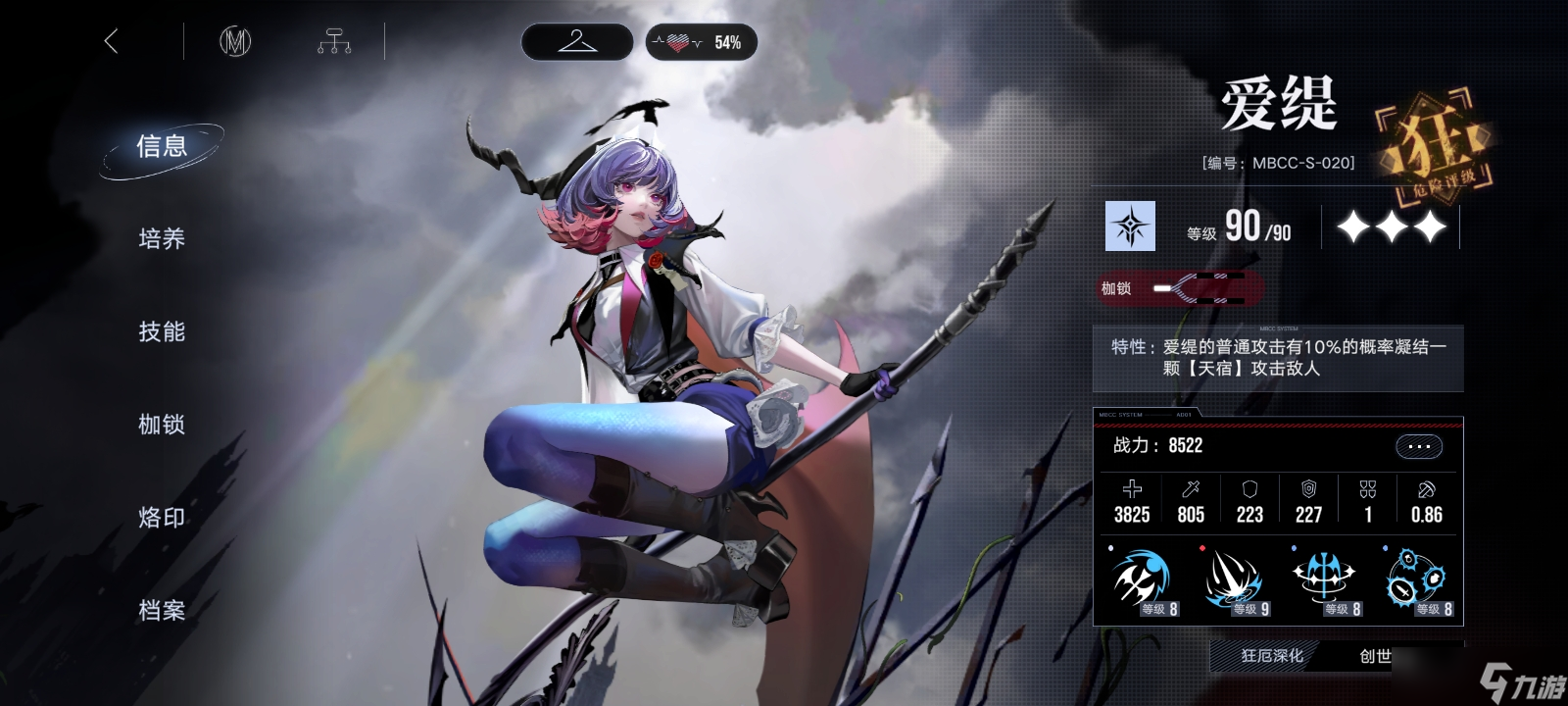Screen dimensions: 1568x706
Task: Open the 创世 button
Action: pyautogui.click(x=1375, y=656)
